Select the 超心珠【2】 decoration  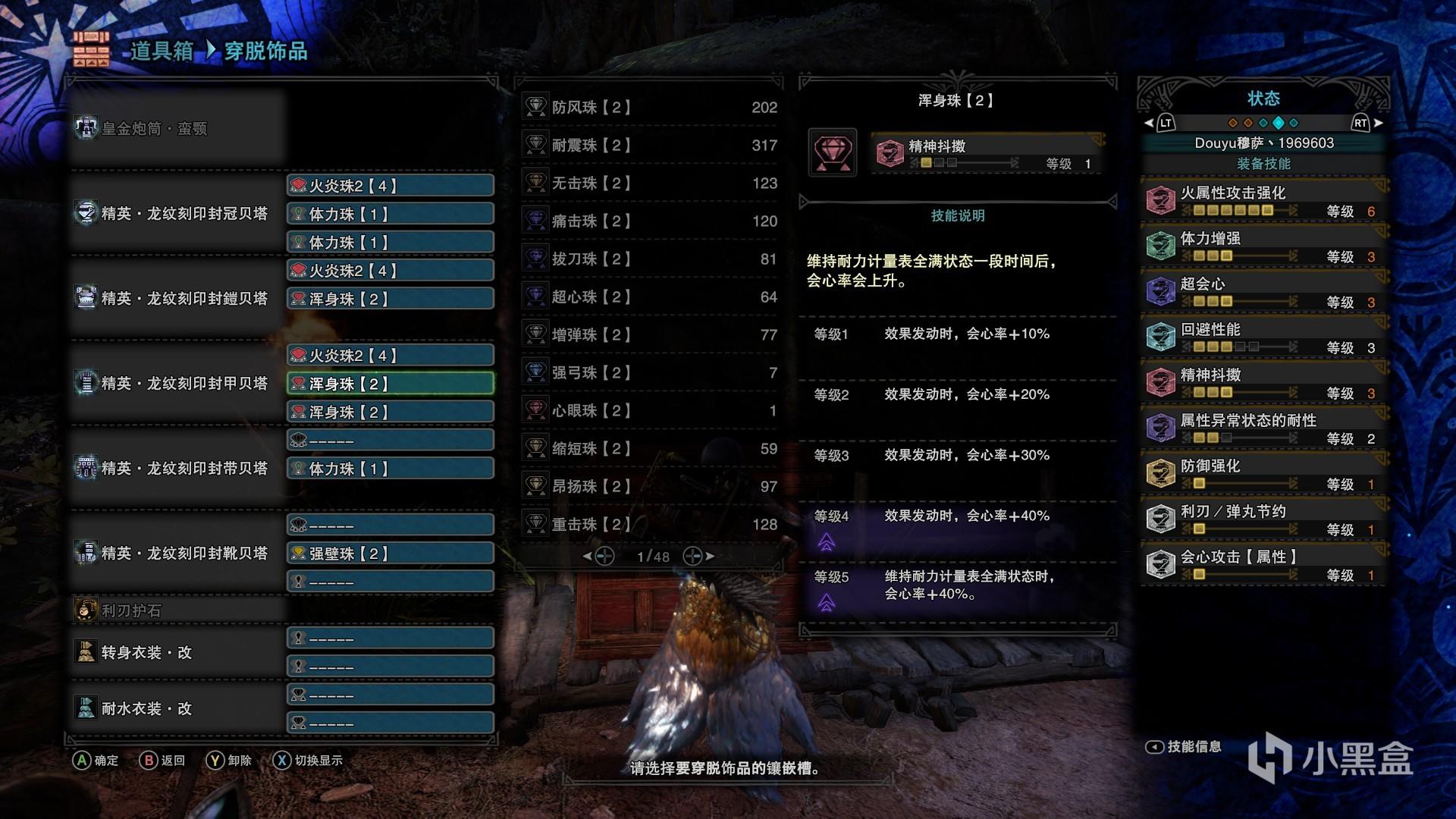650,297
